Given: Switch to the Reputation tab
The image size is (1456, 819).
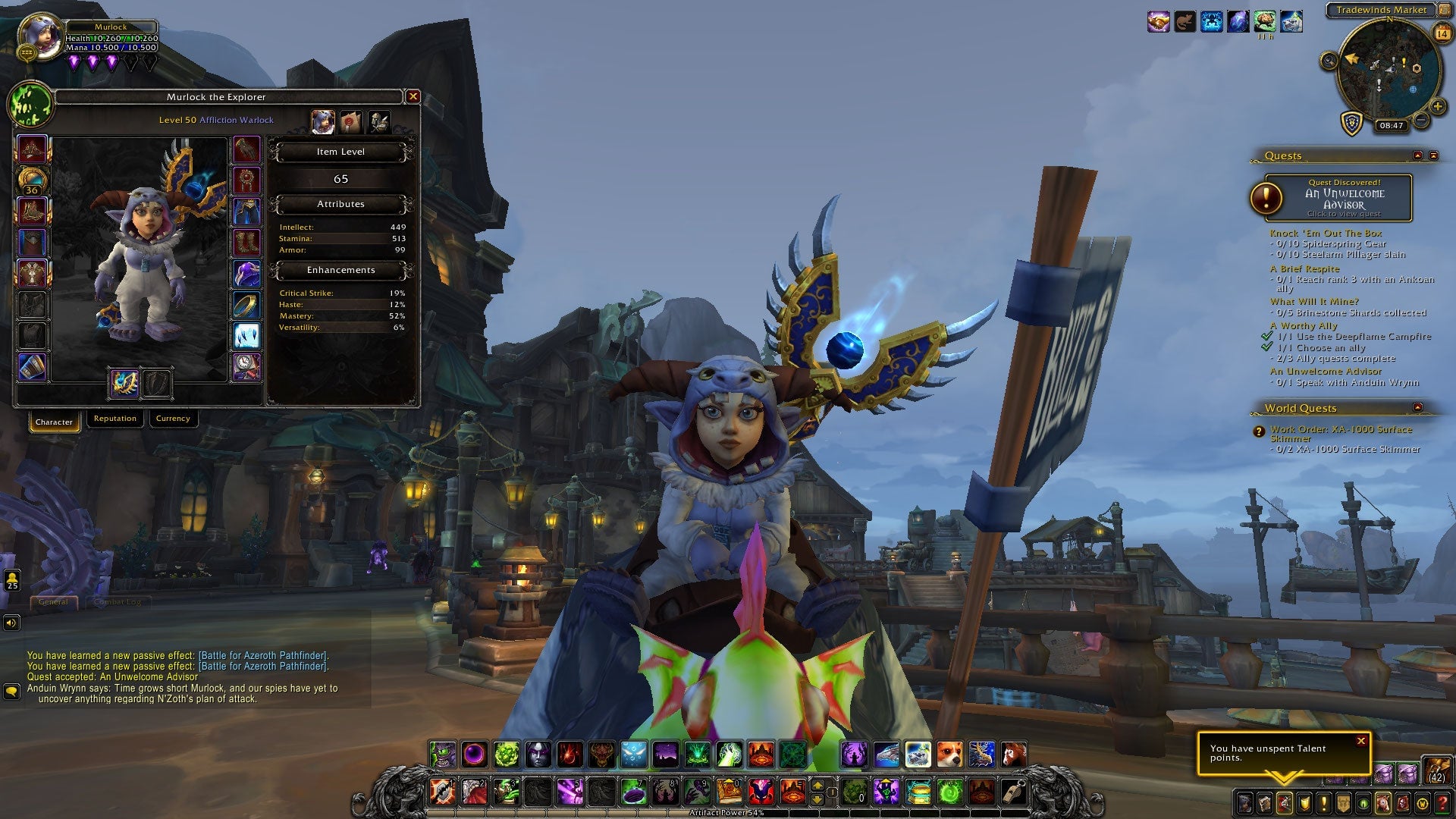Looking at the screenshot, I should pyautogui.click(x=115, y=418).
